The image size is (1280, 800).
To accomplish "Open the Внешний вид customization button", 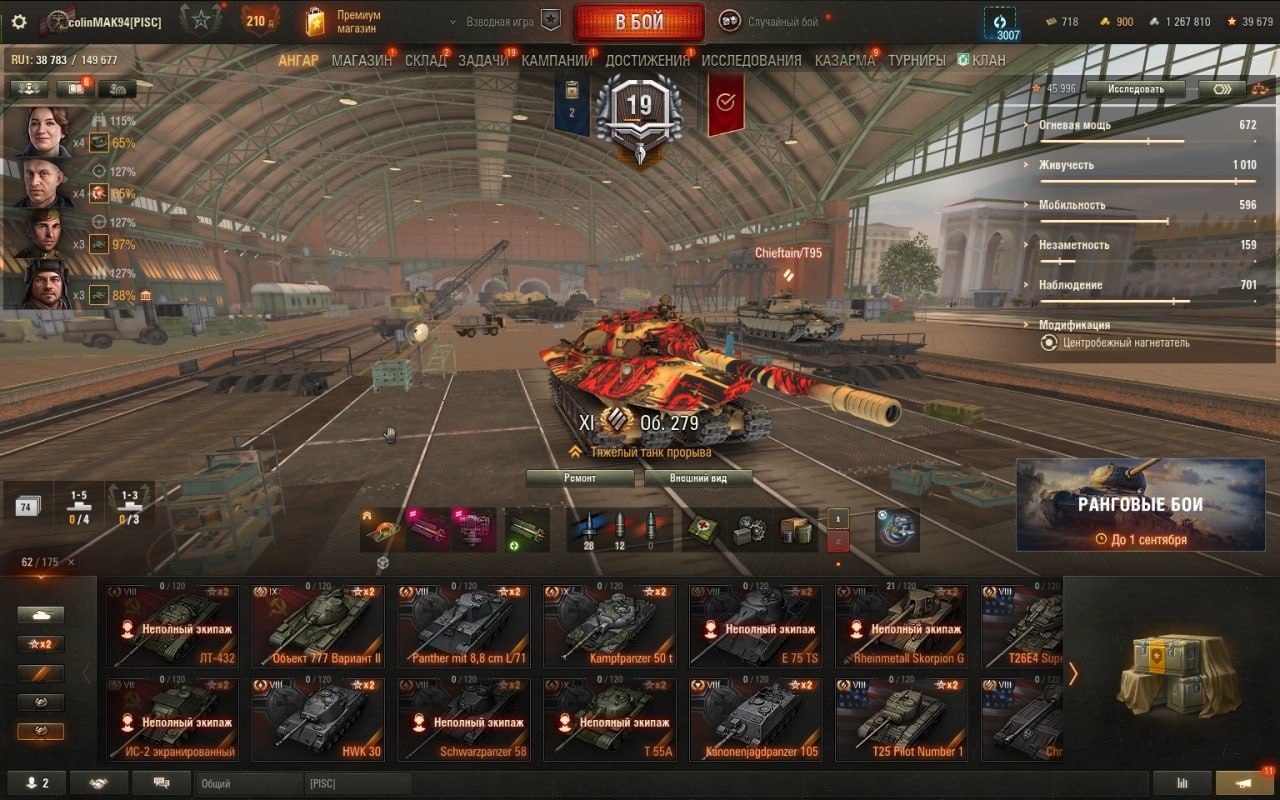I will tap(698, 478).
